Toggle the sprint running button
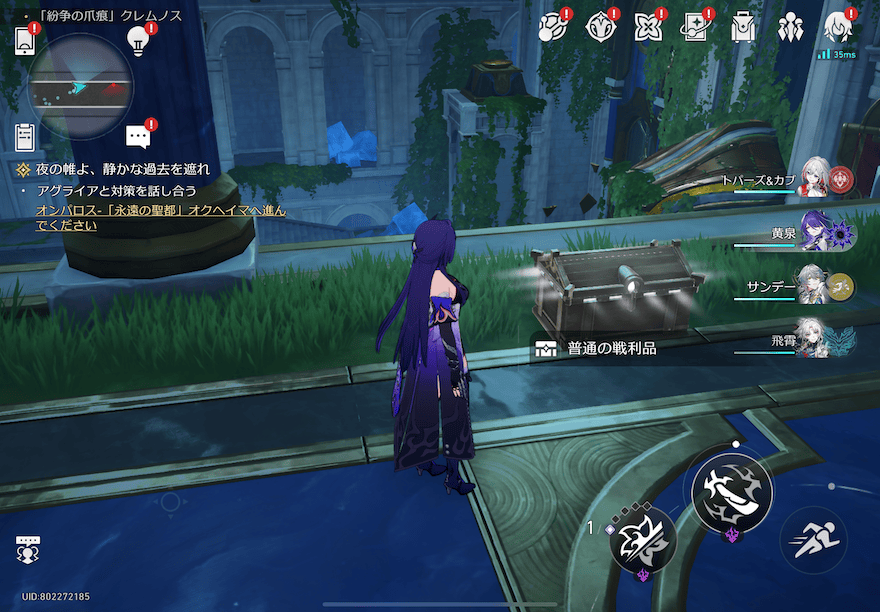Image resolution: width=880 pixels, height=612 pixels. (x=812, y=542)
